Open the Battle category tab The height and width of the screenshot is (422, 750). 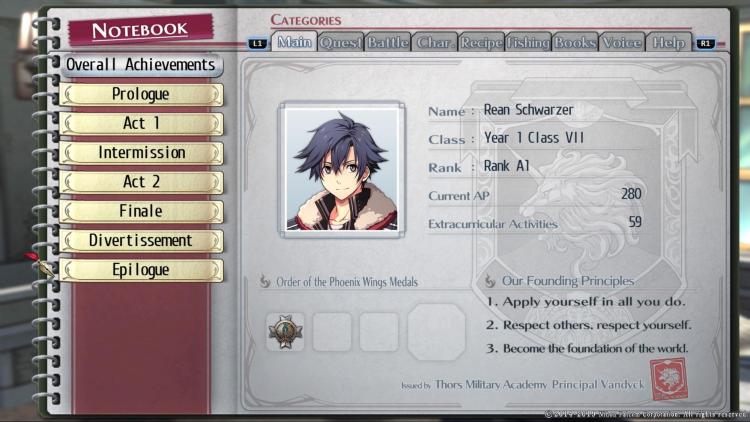(387, 42)
